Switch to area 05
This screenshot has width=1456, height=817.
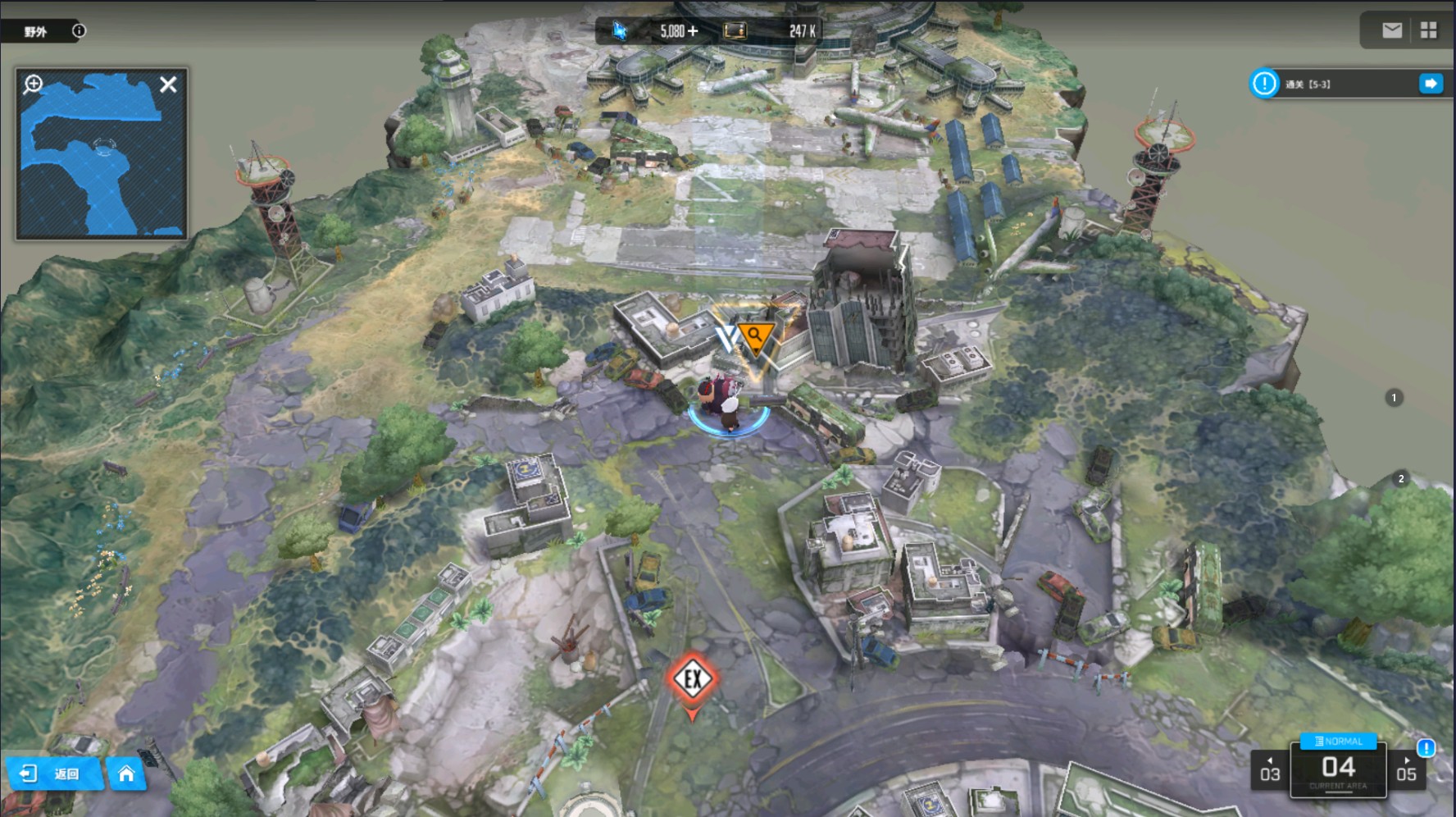point(1406,770)
